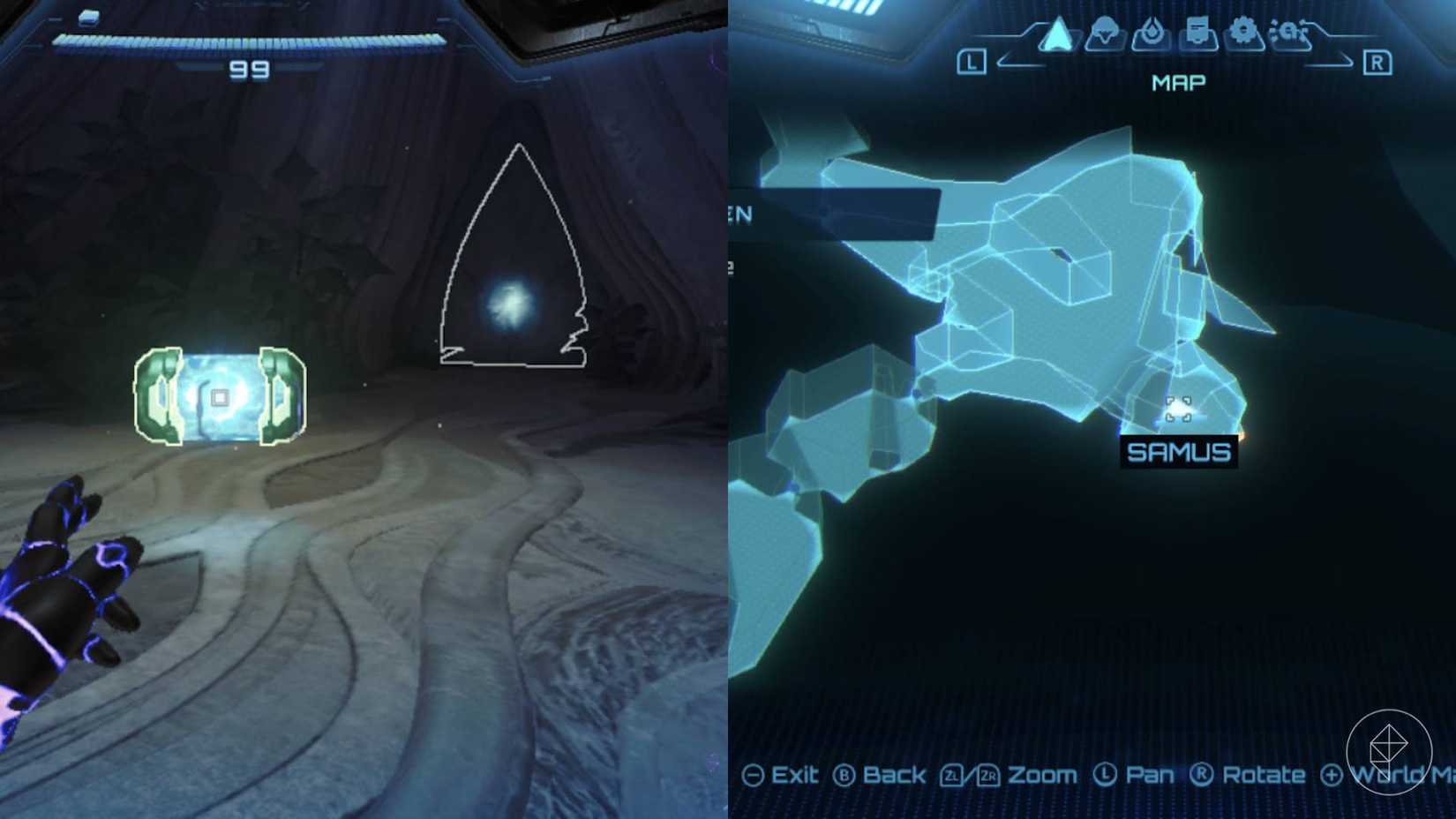Select the SAMUS location marker label
Image resolution: width=1456 pixels, height=819 pixels.
[x=1180, y=451]
